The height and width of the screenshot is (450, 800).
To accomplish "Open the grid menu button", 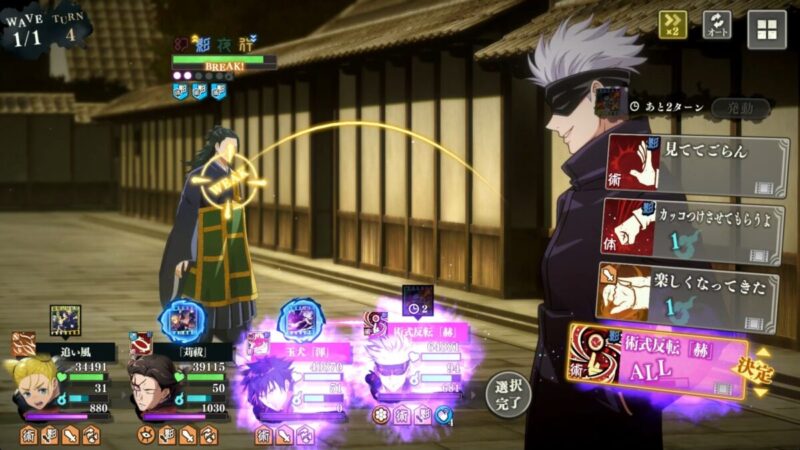I will pos(767,27).
